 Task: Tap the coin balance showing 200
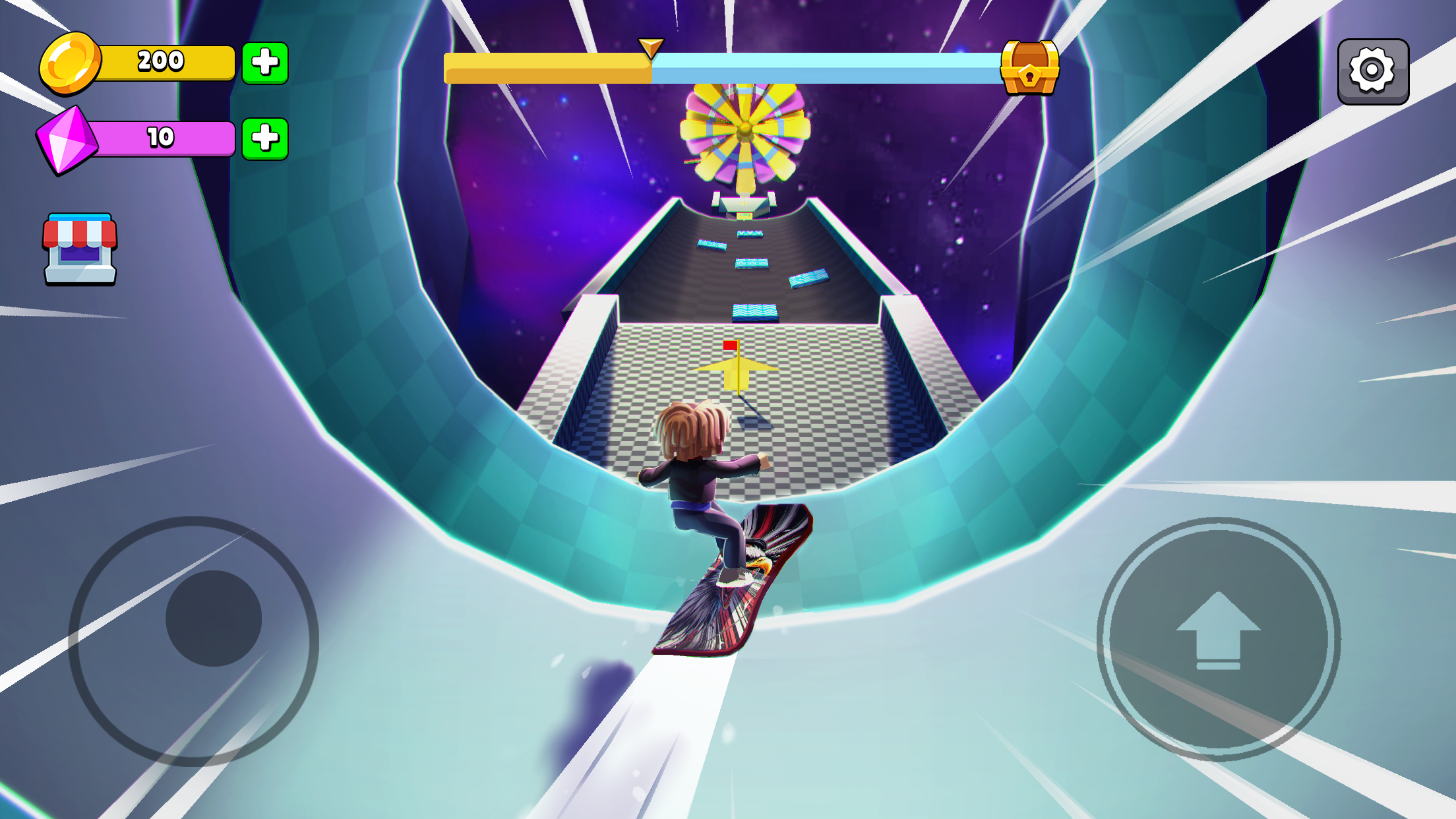(x=160, y=63)
